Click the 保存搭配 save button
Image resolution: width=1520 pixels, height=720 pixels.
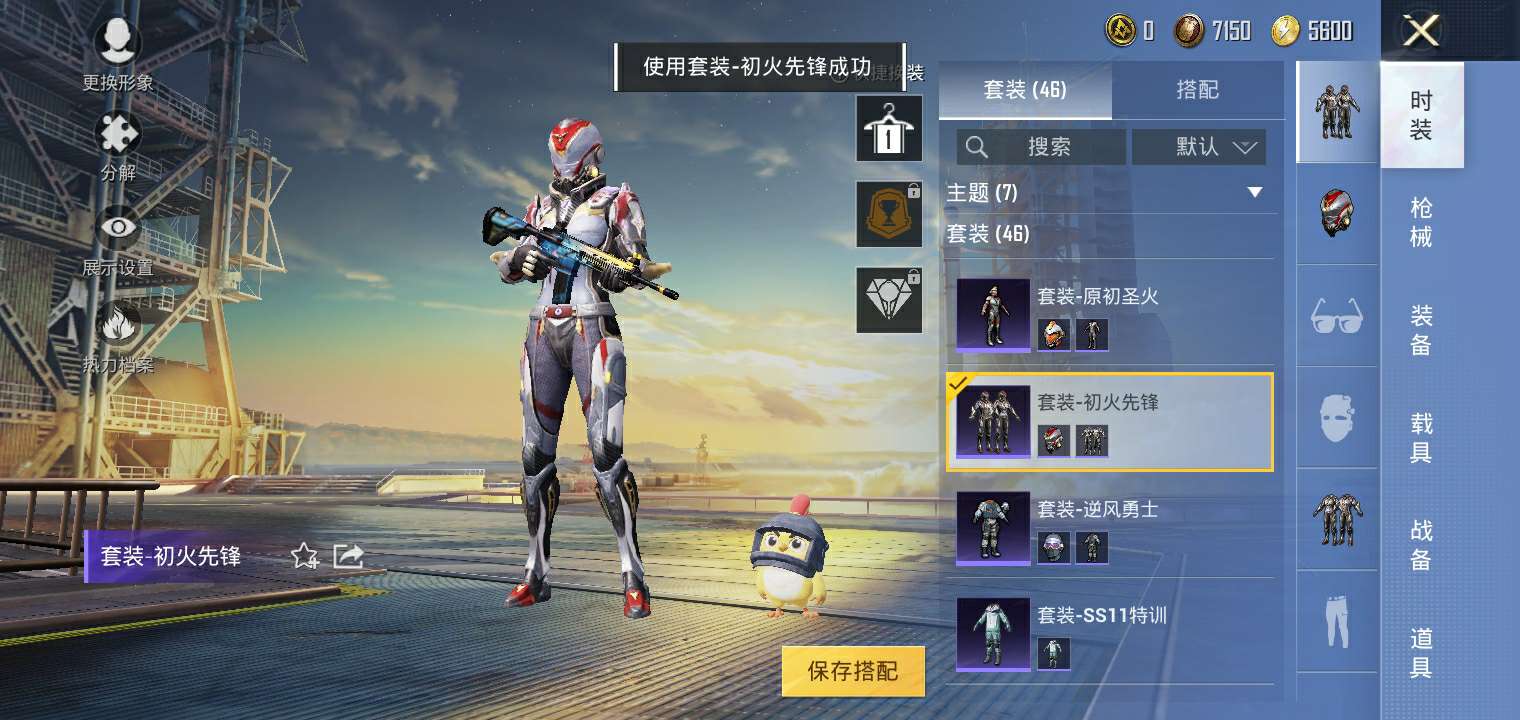[852, 671]
